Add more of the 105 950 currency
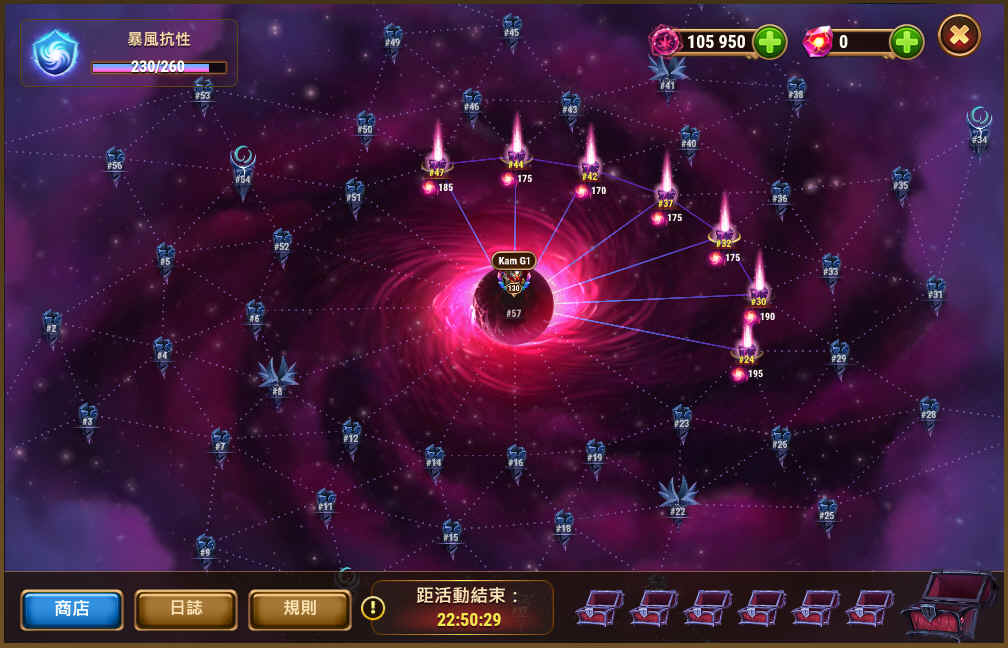This screenshot has height=648, width=1008. coord(769,42)
